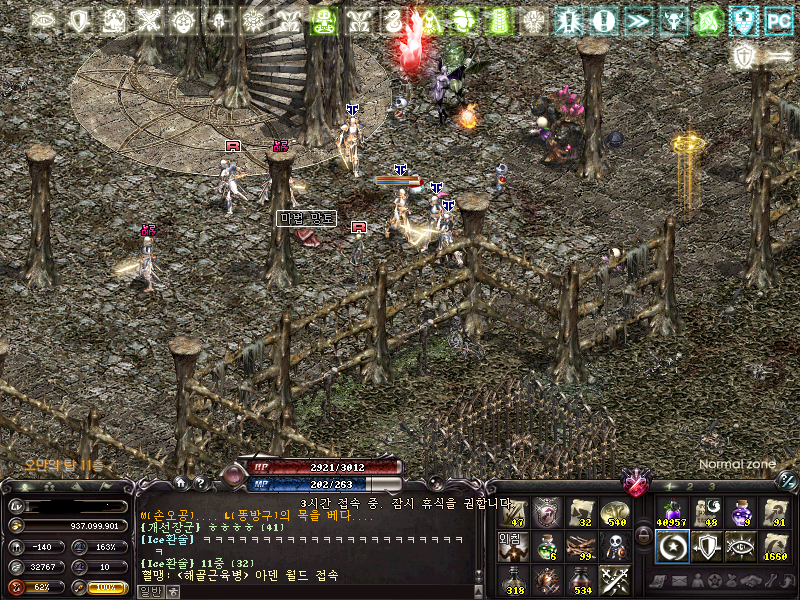Use the shield with arrows skill
800x600 pixels.
click(x=705, y=546)
